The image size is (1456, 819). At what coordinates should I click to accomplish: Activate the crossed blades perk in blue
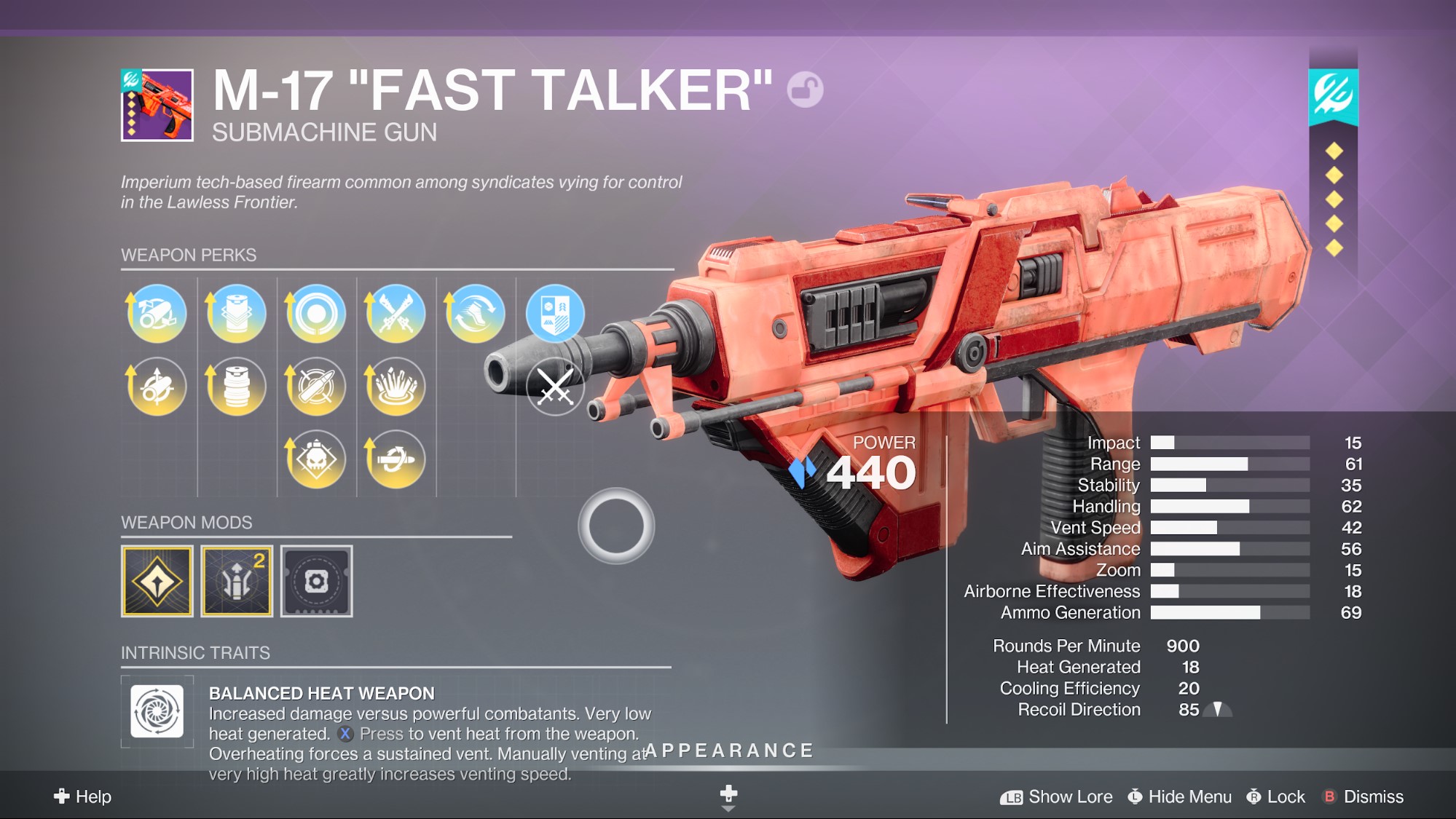click(x=396, y=314)
